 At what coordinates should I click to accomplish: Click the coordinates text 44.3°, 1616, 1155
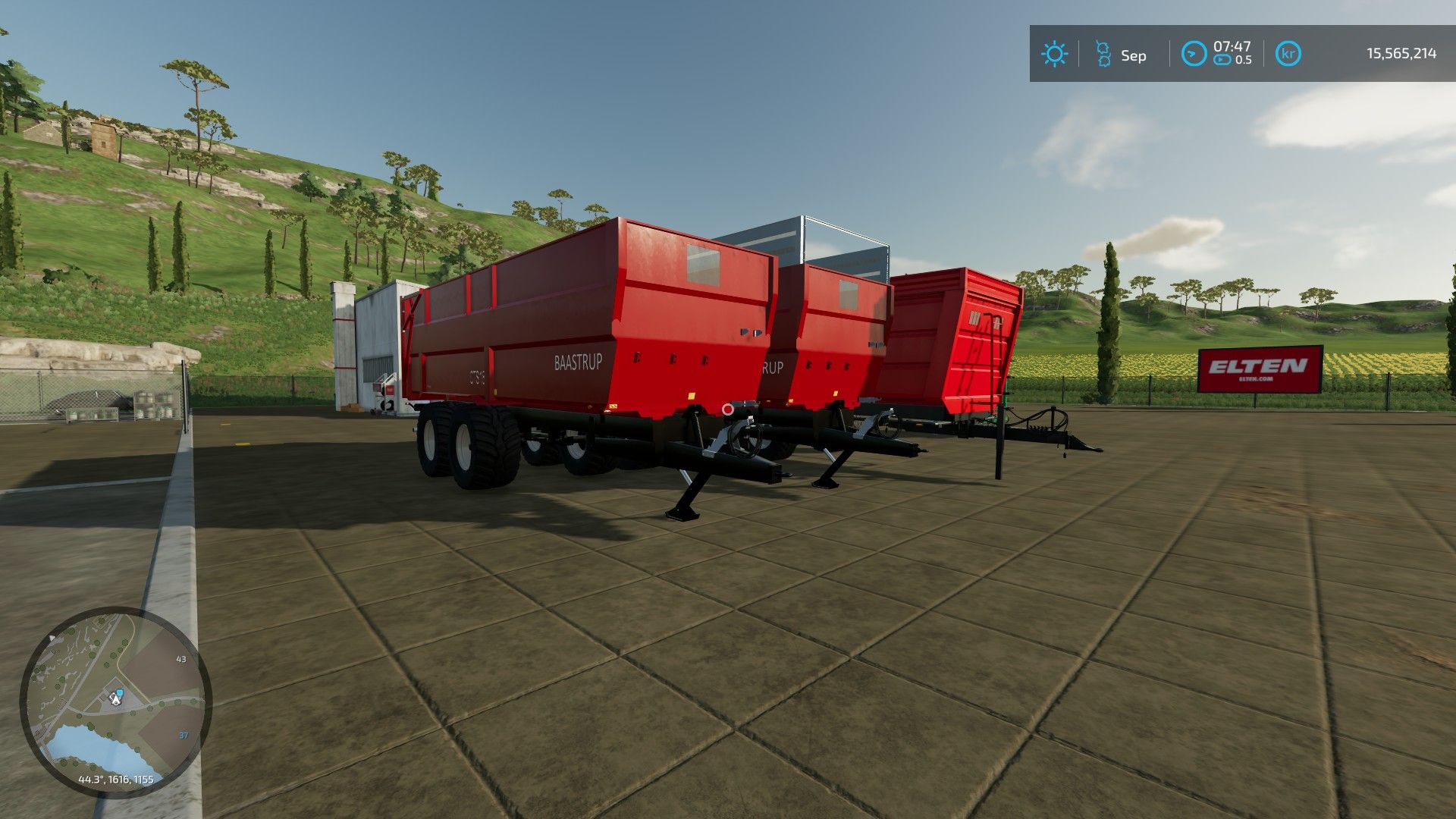pos(115,778)
